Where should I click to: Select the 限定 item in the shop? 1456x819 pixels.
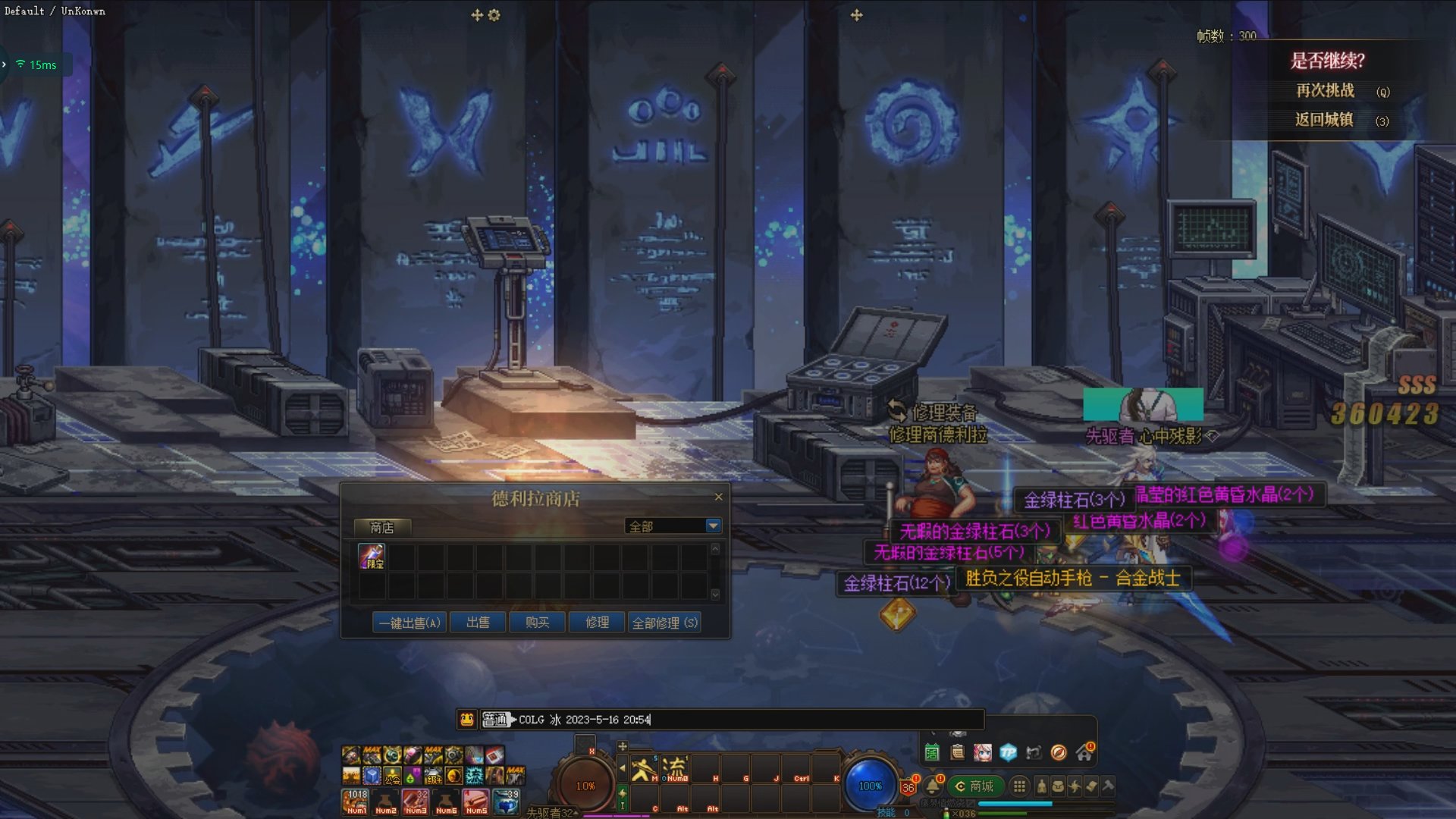(x=372, y=557)
